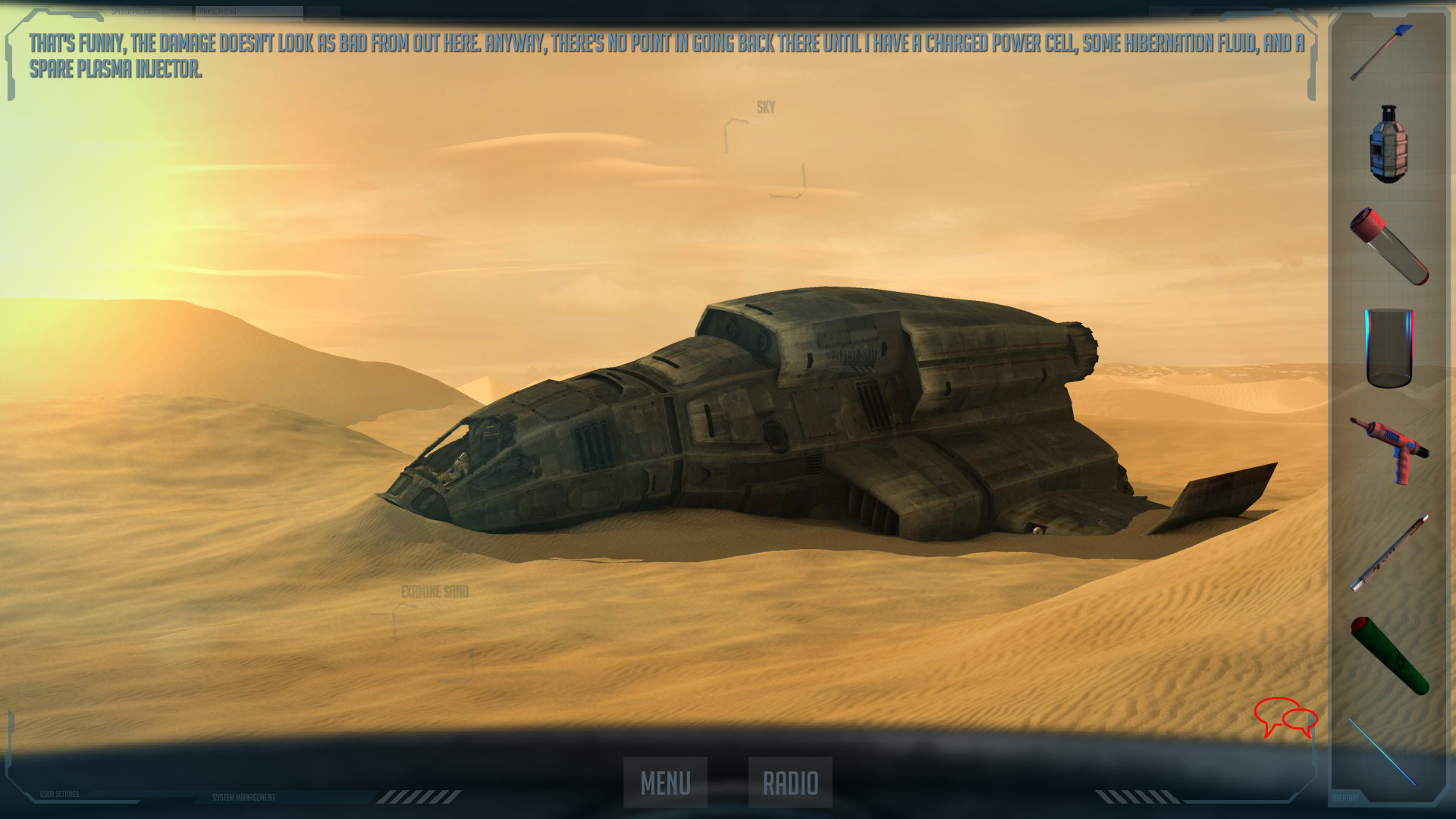Open SYSTEM MANAGEMENT
The height and width of the screenshot is (819, 1456).
243,797
